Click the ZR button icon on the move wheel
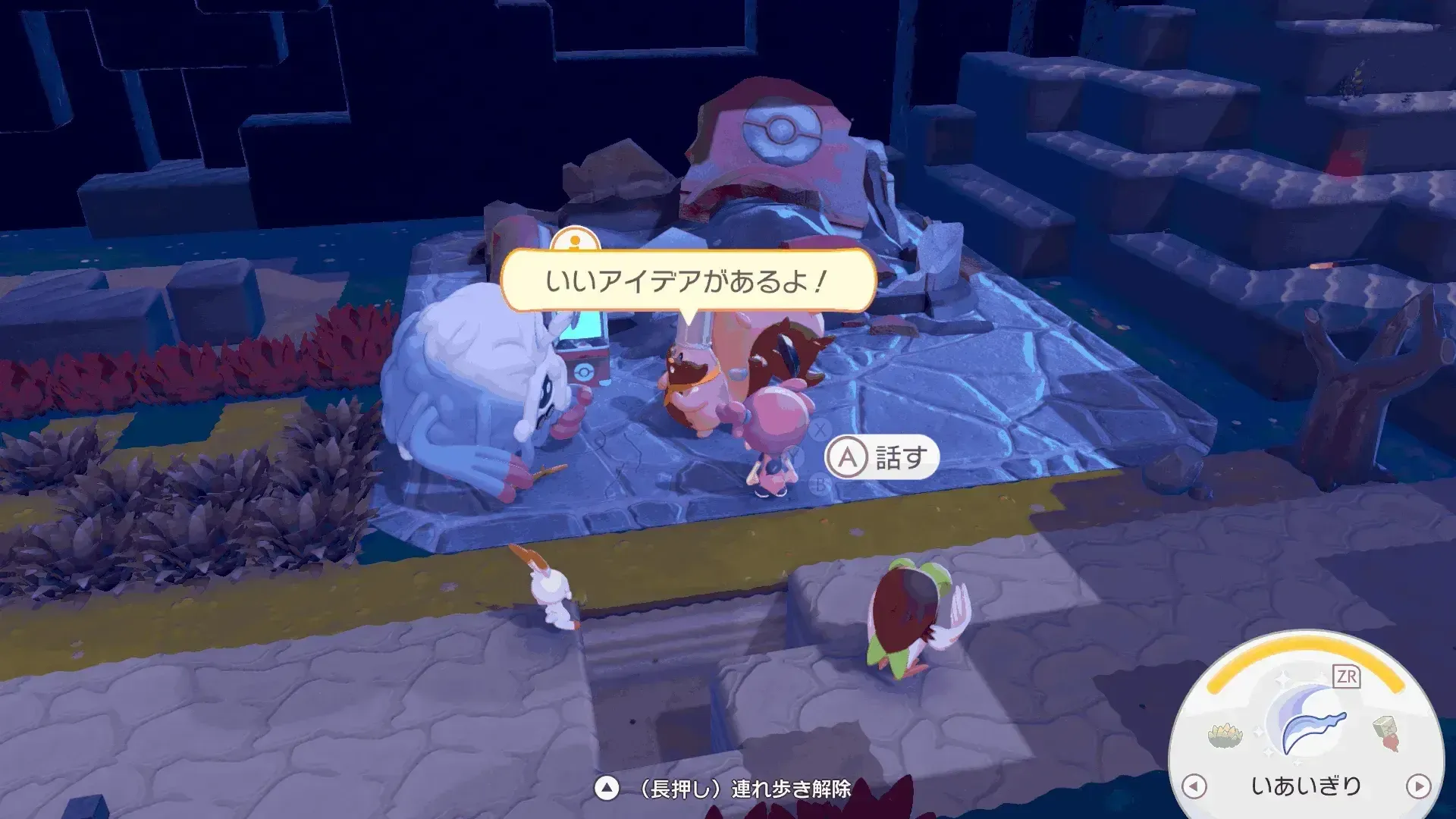 1348,677
